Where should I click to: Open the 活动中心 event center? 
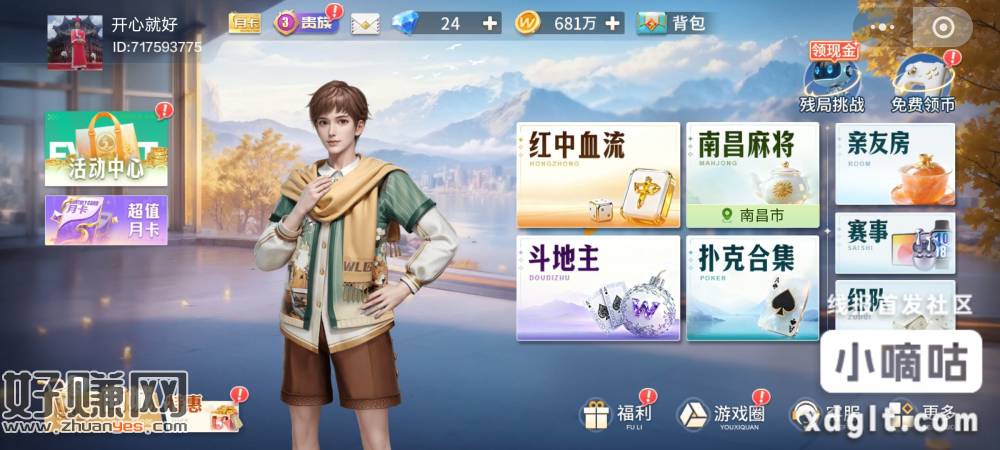tap(106, 150)
